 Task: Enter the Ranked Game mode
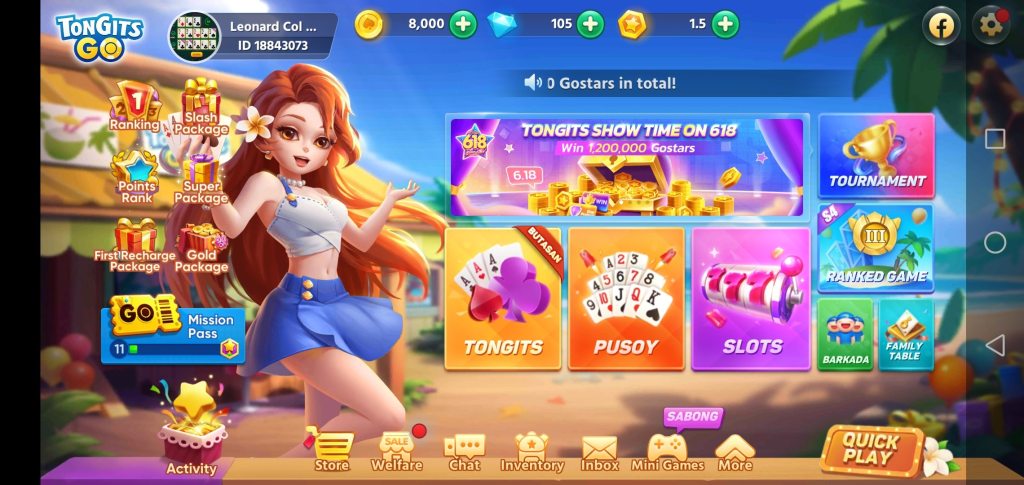876,249
